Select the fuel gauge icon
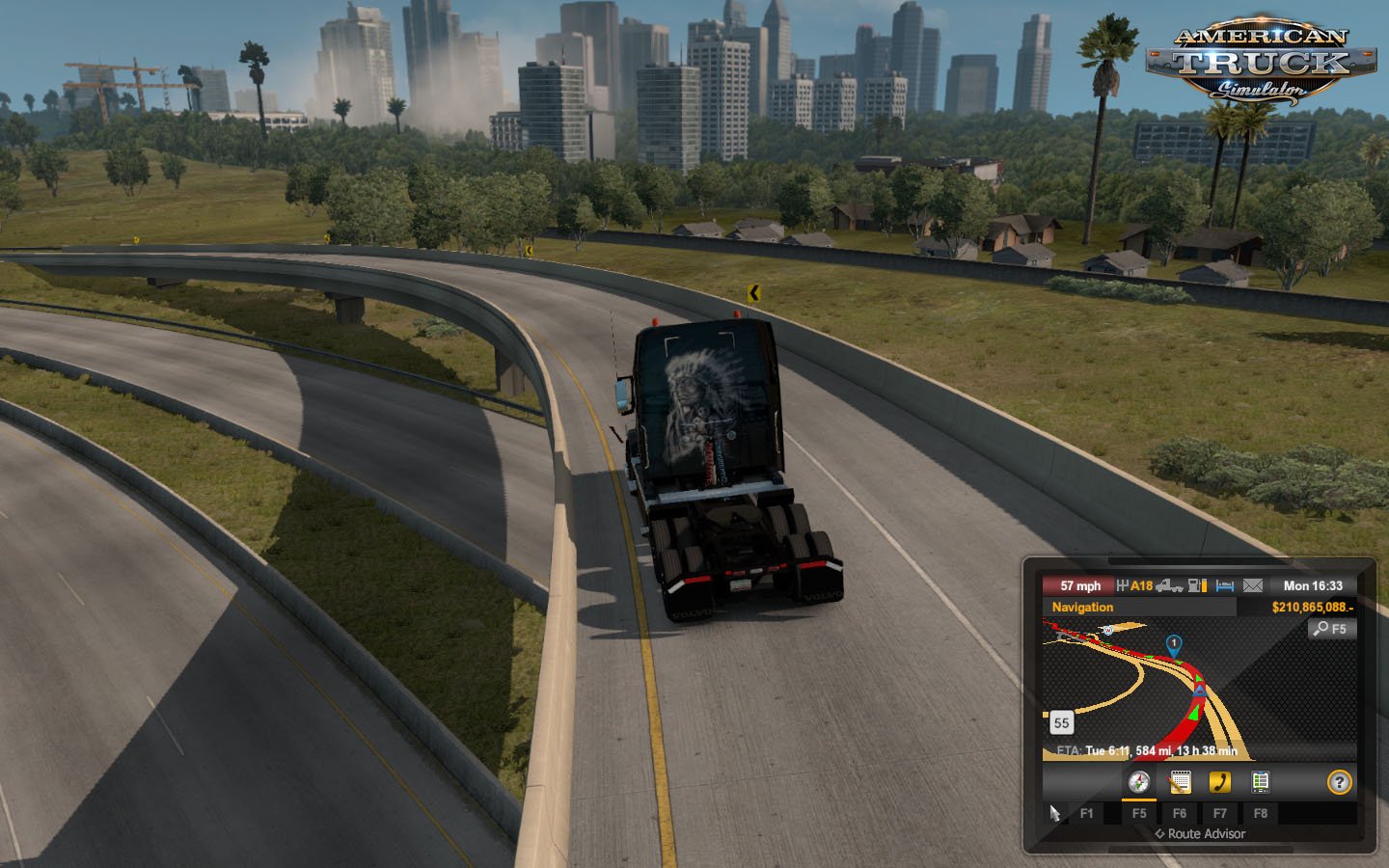The width and height of the screenshot is (1389, 868). 1197,586
